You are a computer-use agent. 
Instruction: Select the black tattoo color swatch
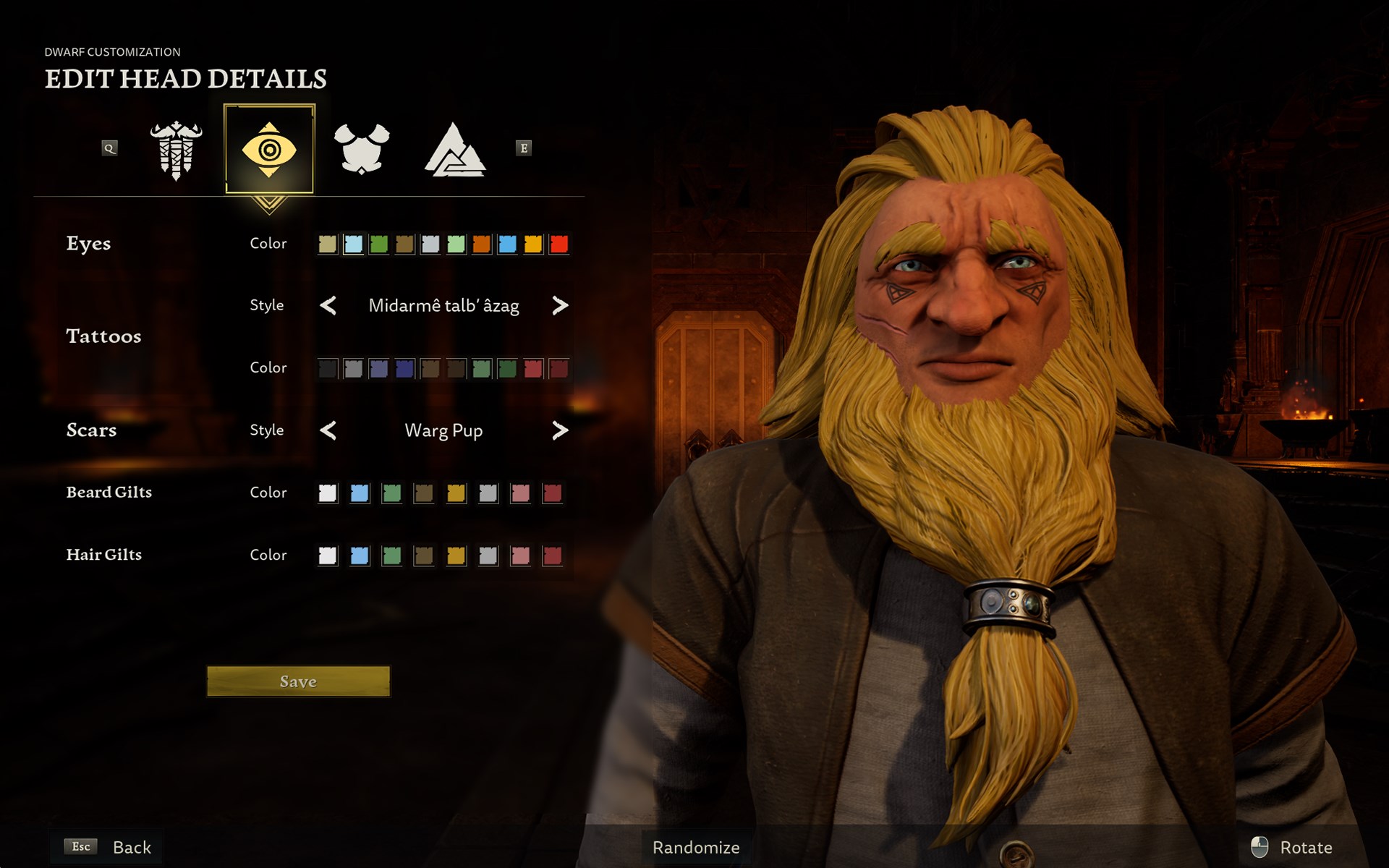point(328,369)
